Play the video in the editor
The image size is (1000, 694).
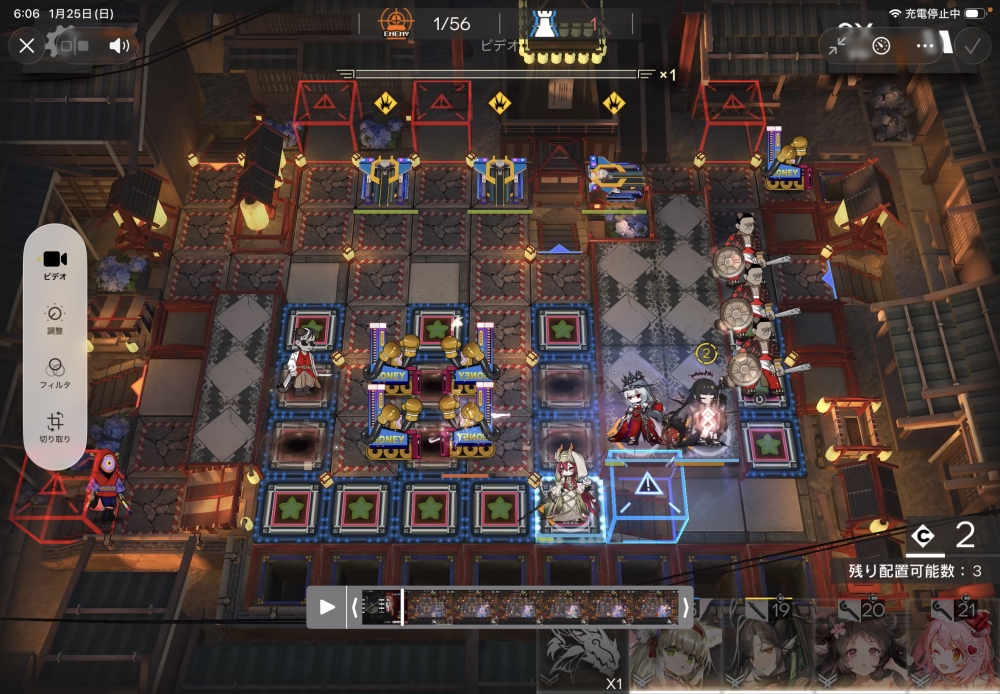click(x=327, y=607)
